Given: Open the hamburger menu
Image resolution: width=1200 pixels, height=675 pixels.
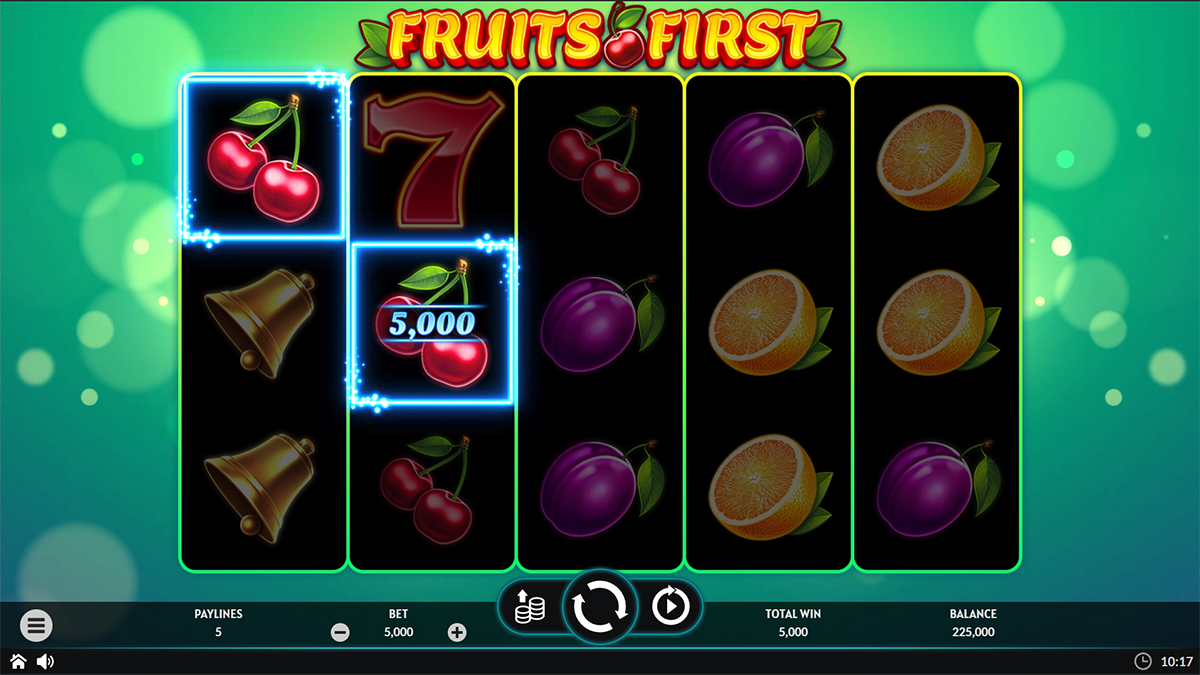Looking at the screenshot, I should pos(36,626).
